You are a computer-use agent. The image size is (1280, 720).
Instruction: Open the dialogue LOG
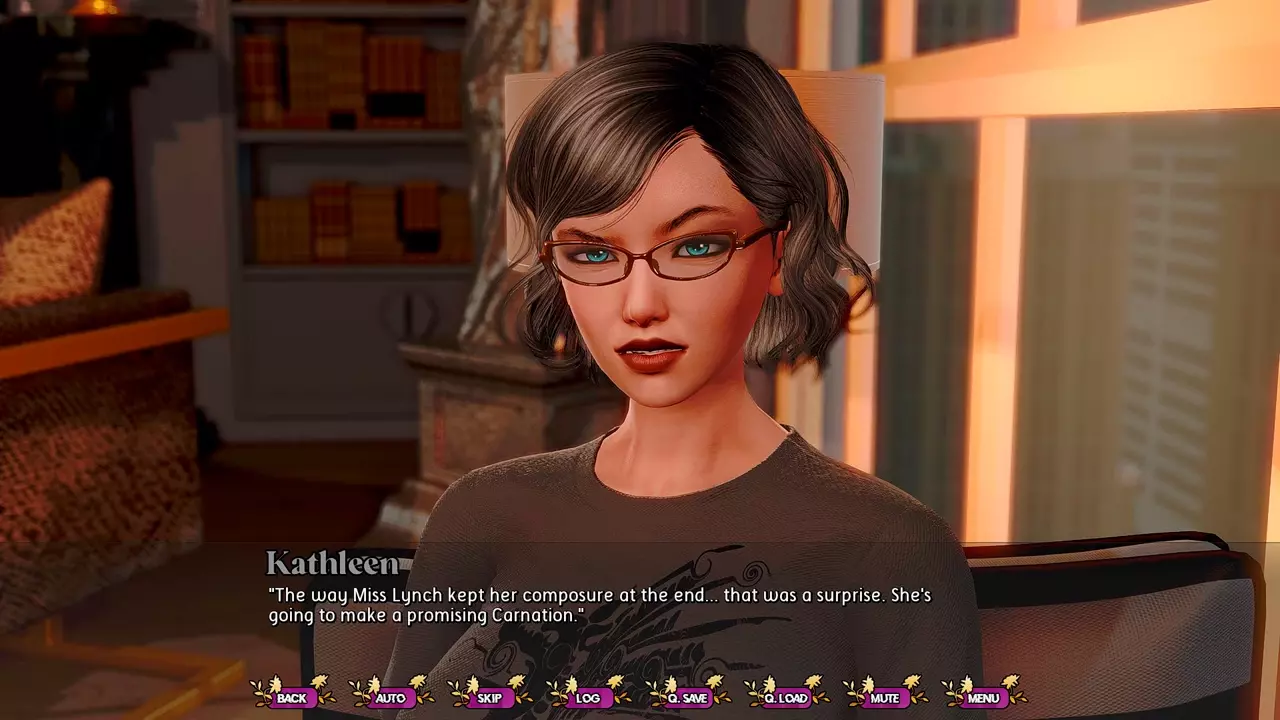coord(588,697)
